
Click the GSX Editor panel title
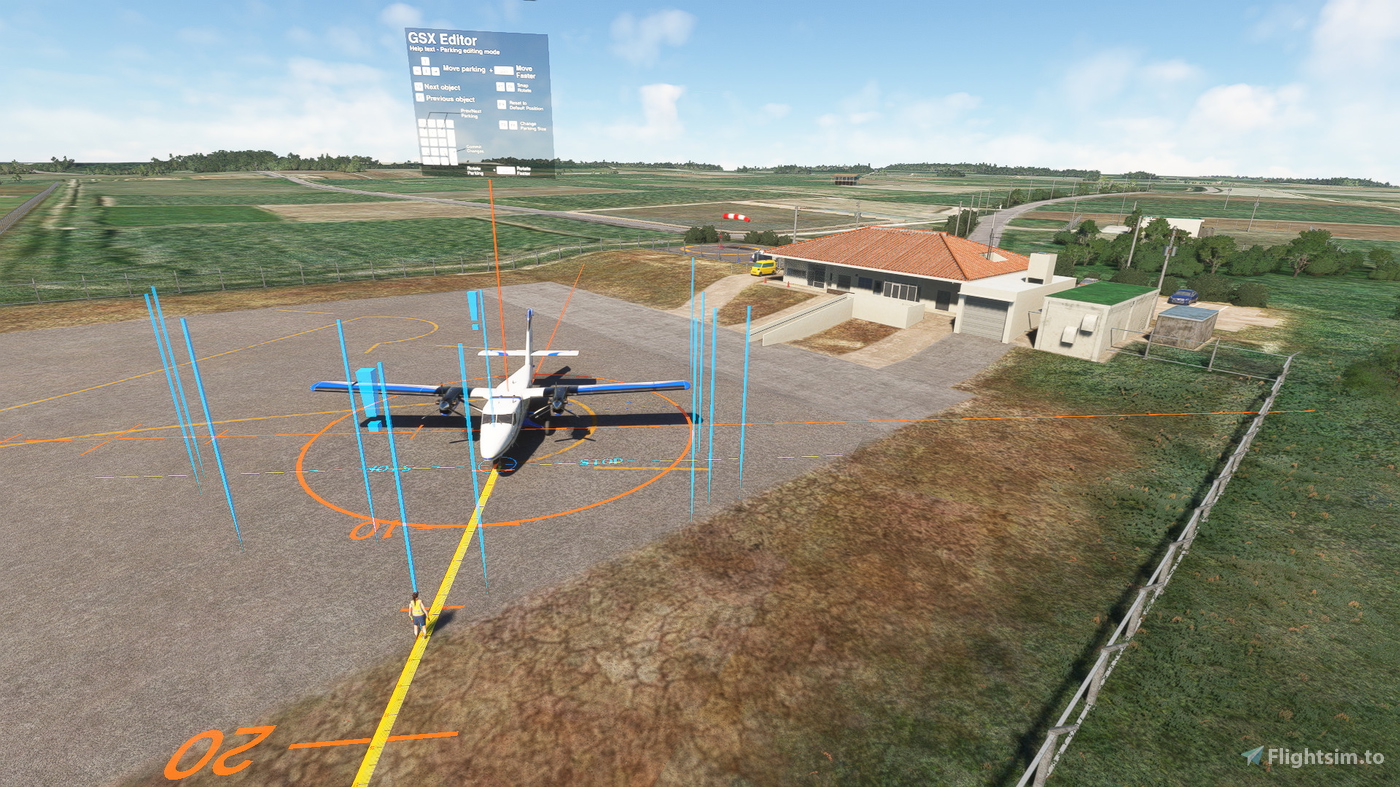[440, 40]
